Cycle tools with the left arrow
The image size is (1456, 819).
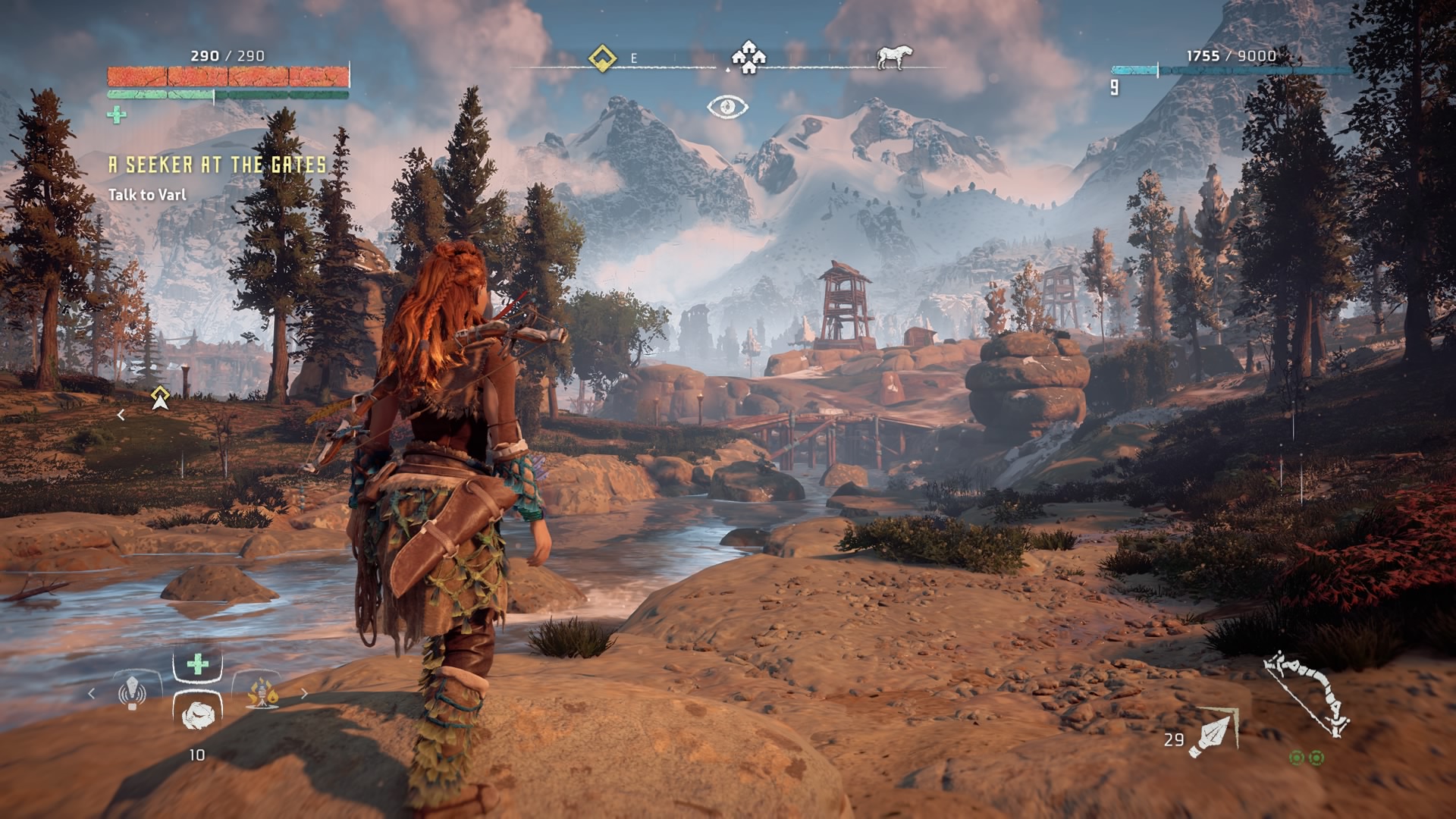click(92, 693)
